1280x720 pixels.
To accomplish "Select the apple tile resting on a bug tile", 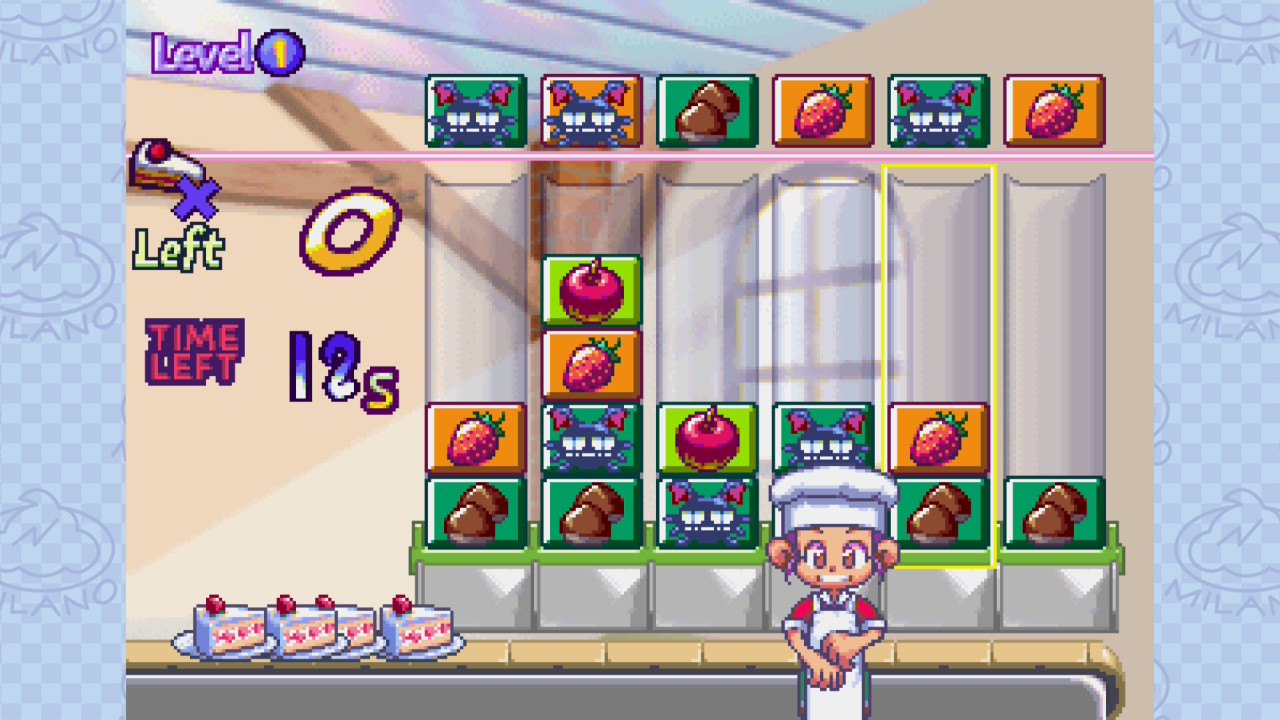I will coord(707,438).
